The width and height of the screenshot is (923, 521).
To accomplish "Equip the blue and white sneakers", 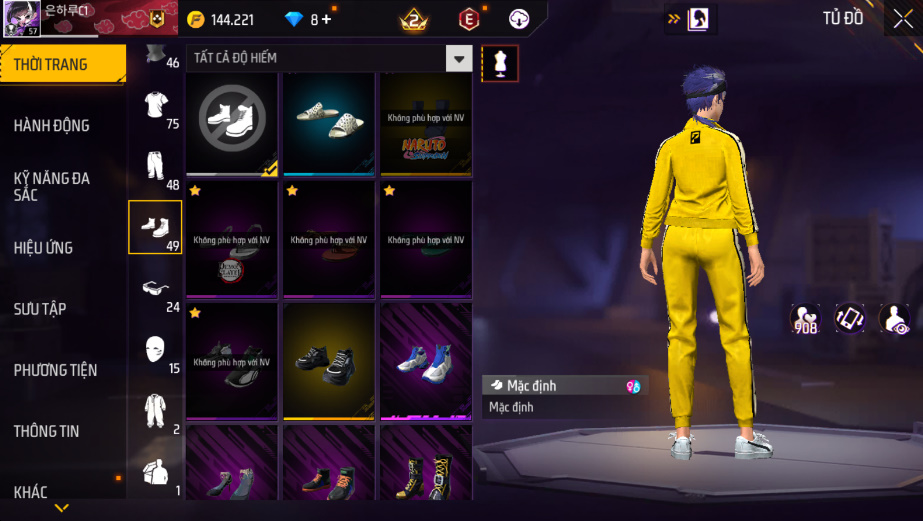I will [x=426, y=362].
